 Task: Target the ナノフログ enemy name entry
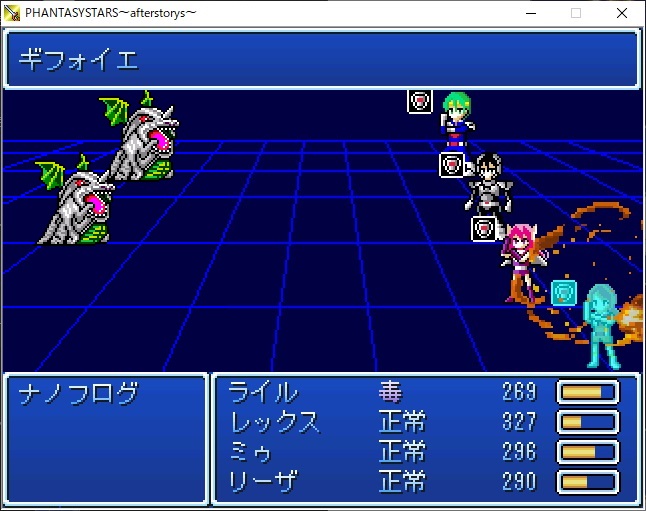[x=79, y=393]
